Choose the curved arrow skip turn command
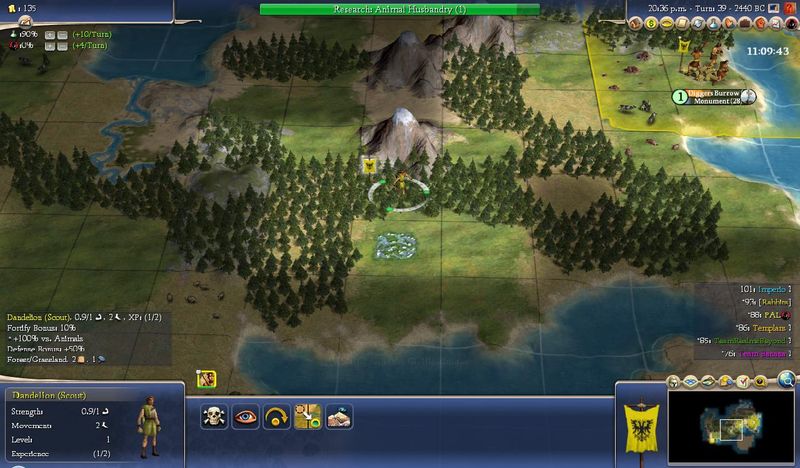Viewport: 800px width, 468px height. [277, 417]
